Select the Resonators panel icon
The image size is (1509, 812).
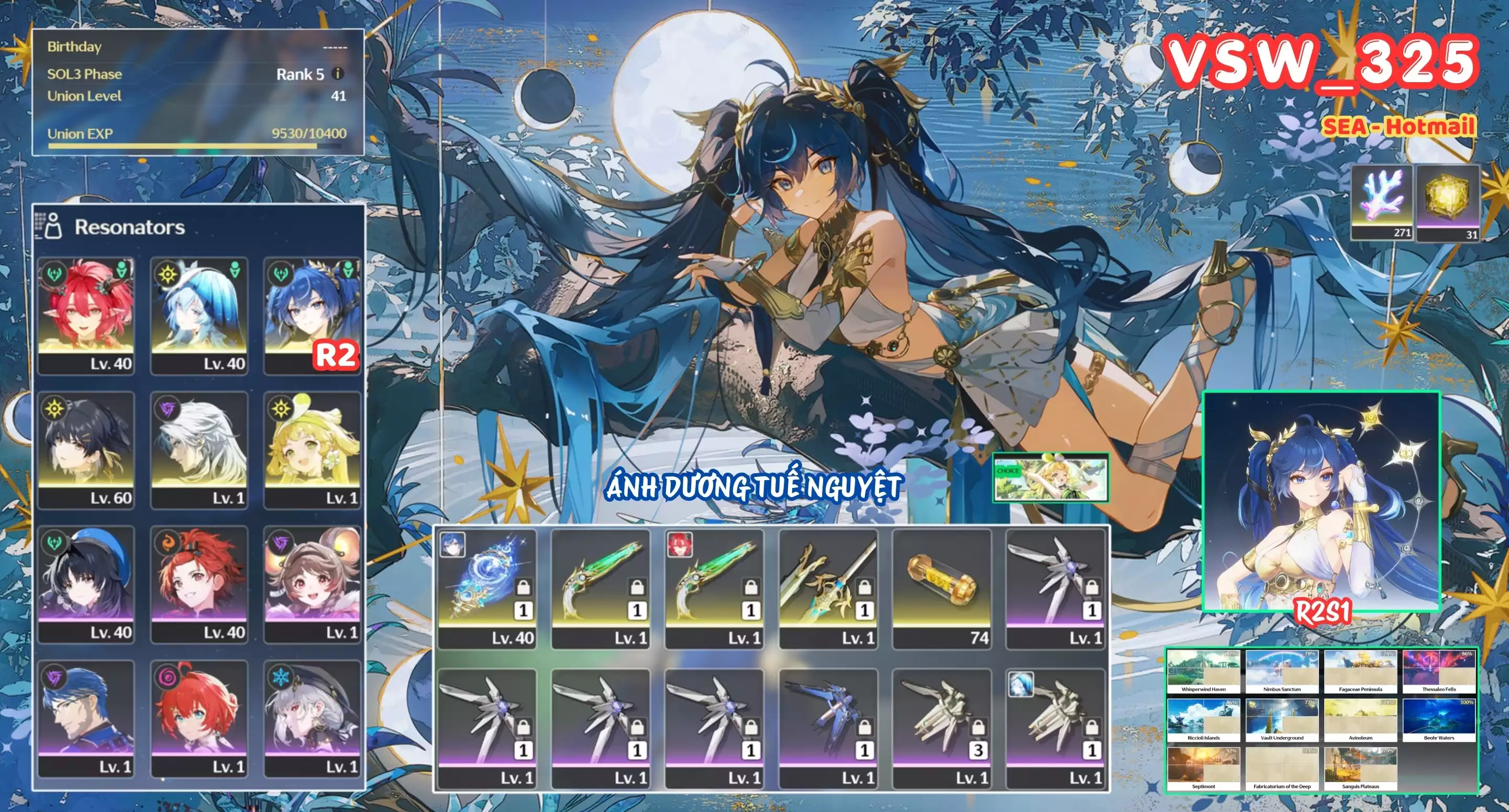54,227
